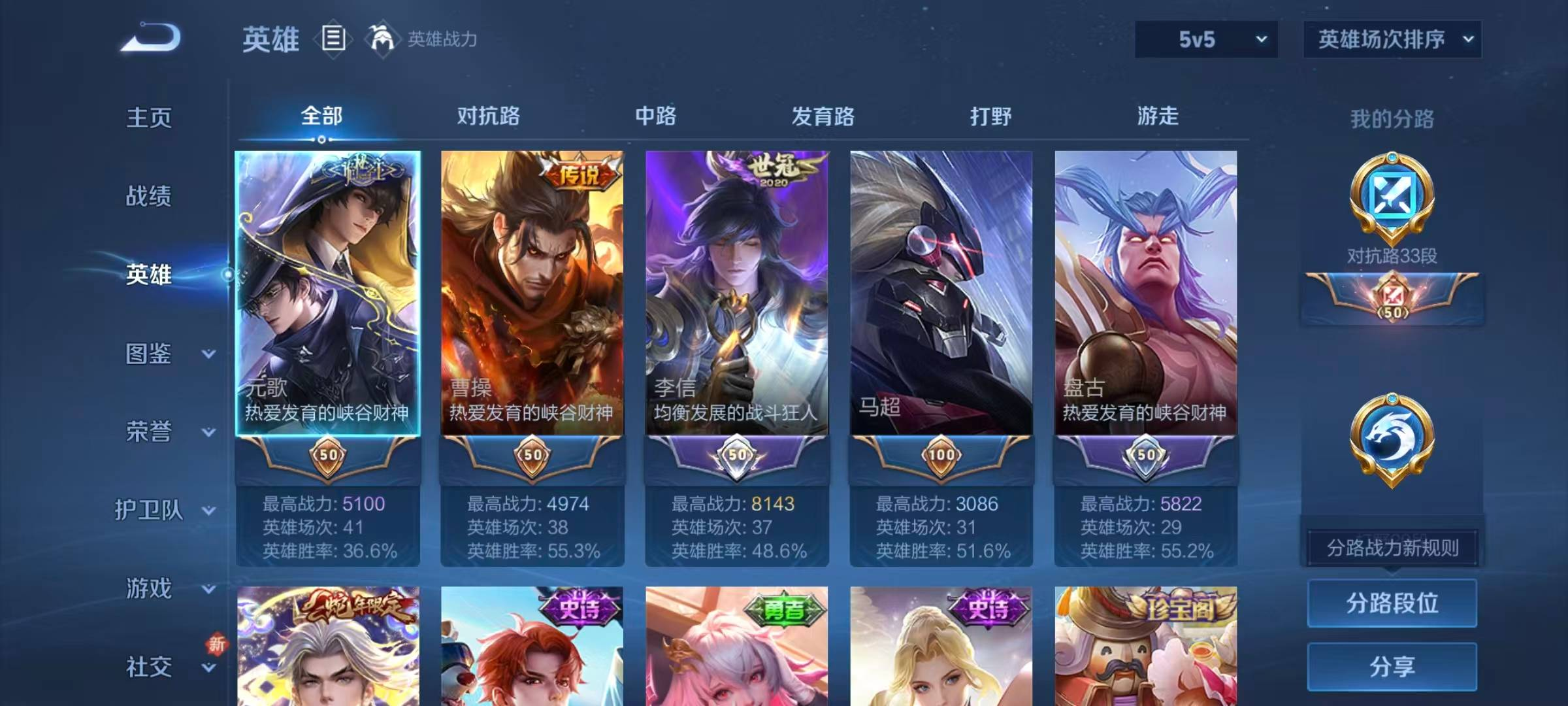
Task: Click the 新 badge next to 社交
Action: coord(216,644)
